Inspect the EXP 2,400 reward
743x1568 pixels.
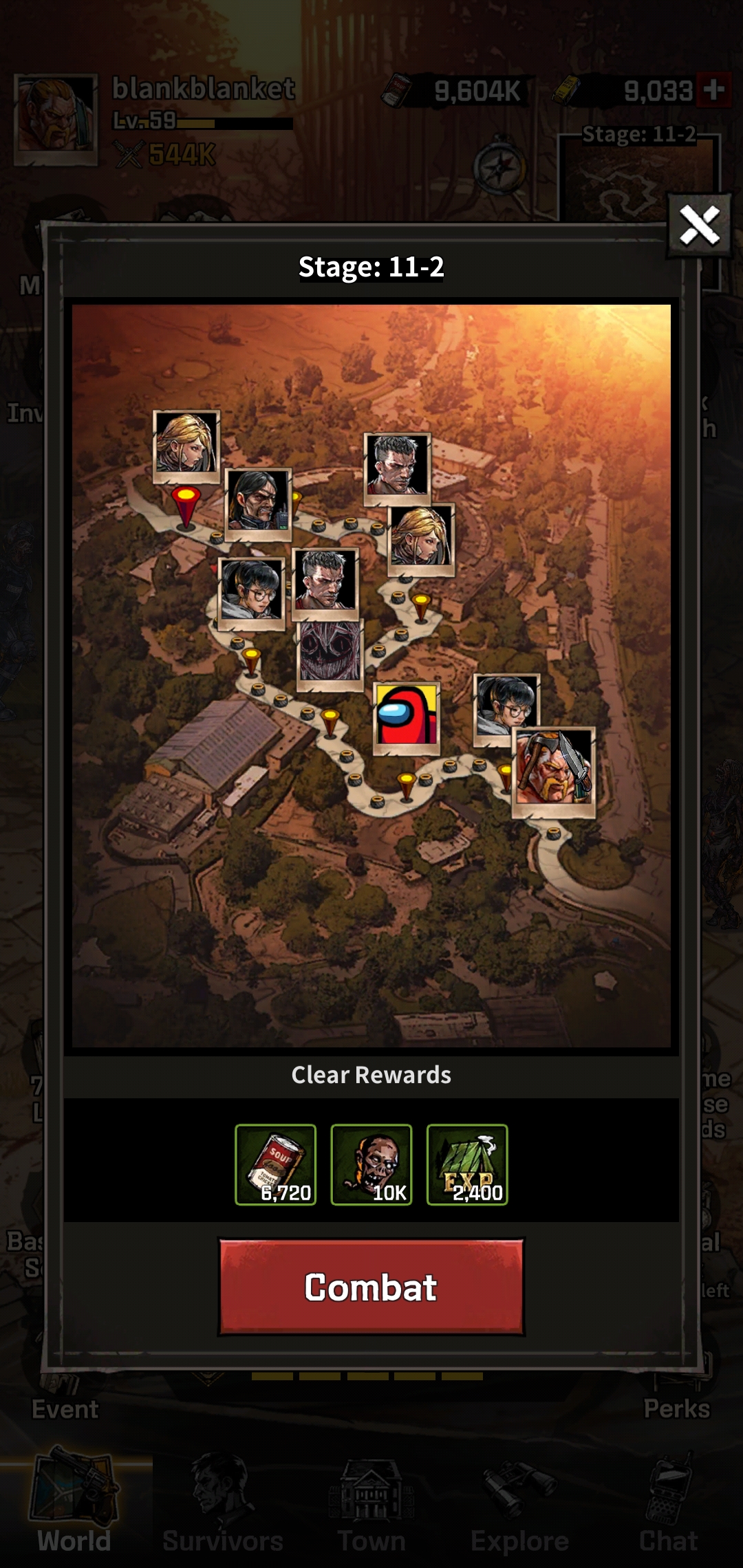pos(467,1164)
